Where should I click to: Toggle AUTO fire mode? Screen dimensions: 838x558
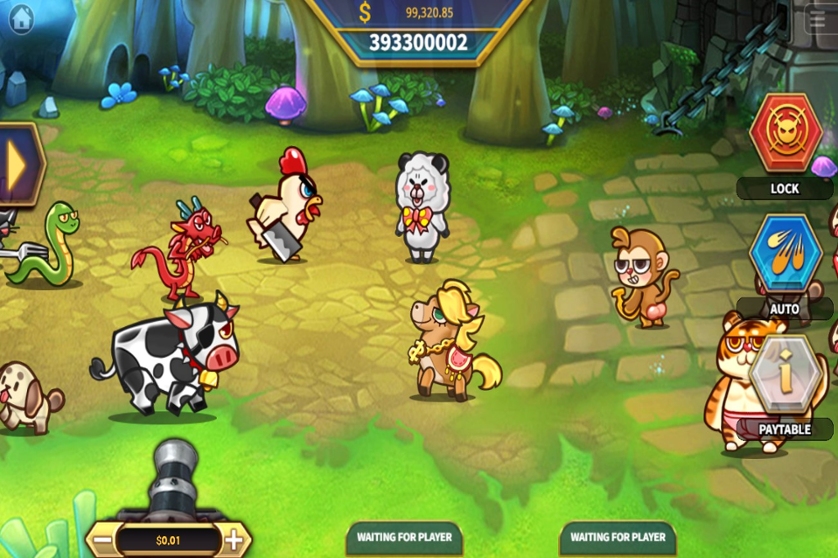click(x=785, y=254)
